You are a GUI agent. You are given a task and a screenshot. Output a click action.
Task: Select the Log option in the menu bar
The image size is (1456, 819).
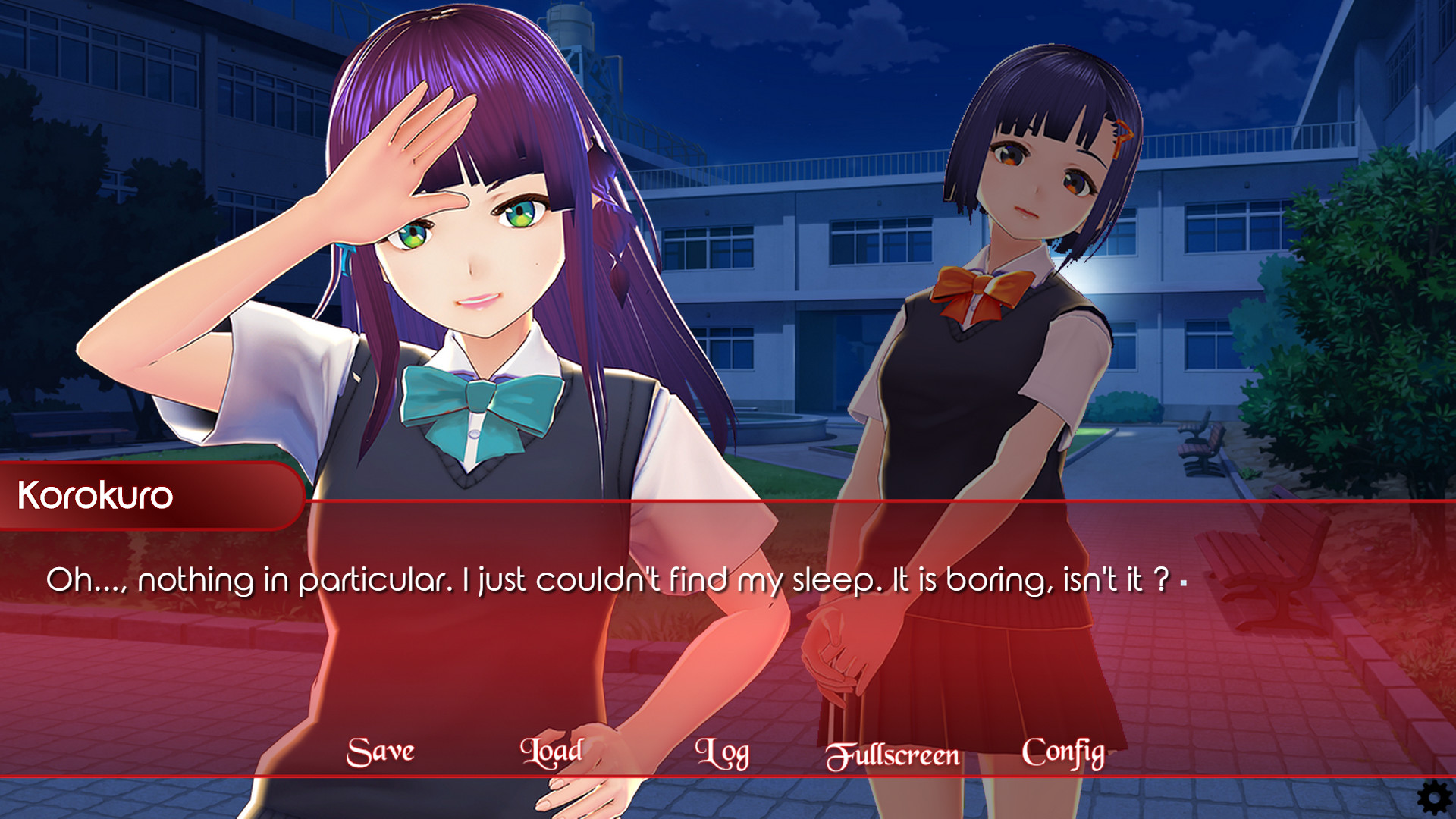[x=723, y=752]
